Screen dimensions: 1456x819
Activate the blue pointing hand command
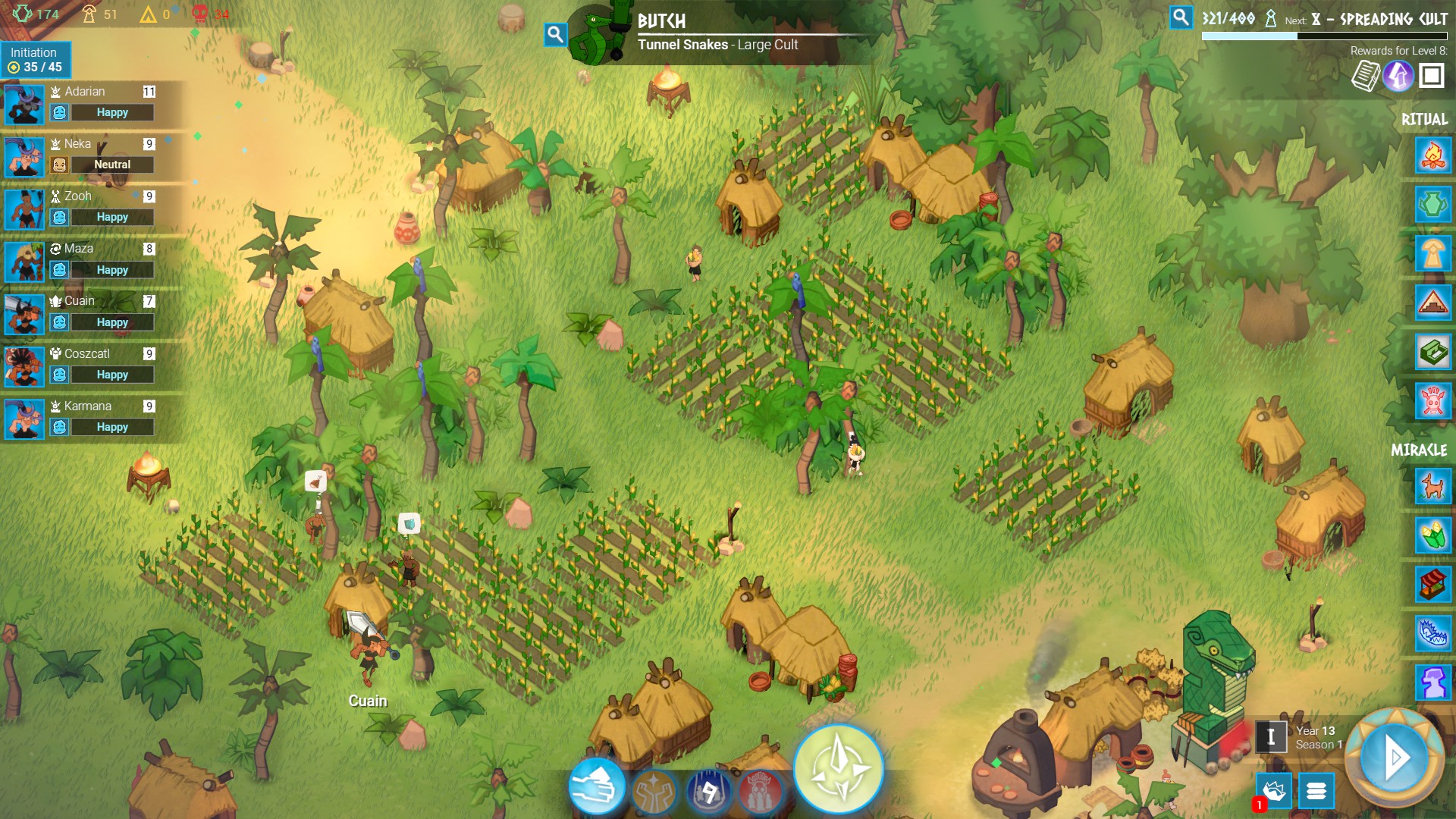click(x=597, y=786)
